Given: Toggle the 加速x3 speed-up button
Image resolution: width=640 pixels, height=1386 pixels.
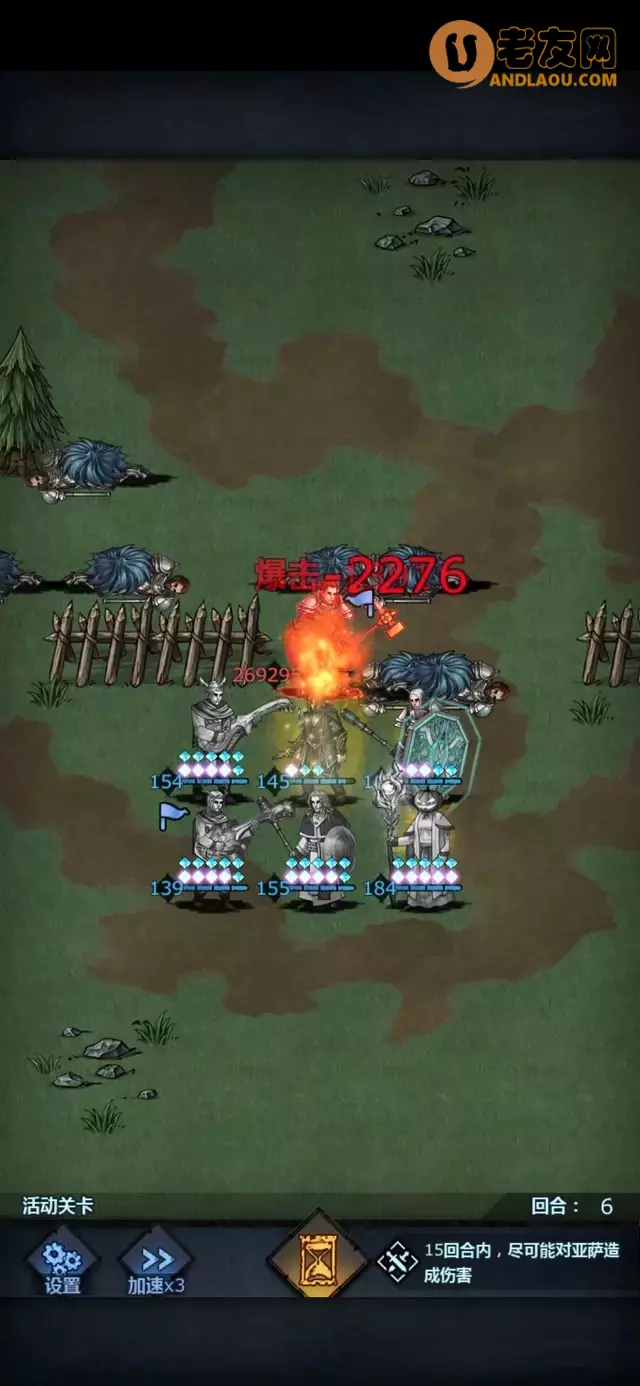Looking at the screenshot, I should point(156,1263).
